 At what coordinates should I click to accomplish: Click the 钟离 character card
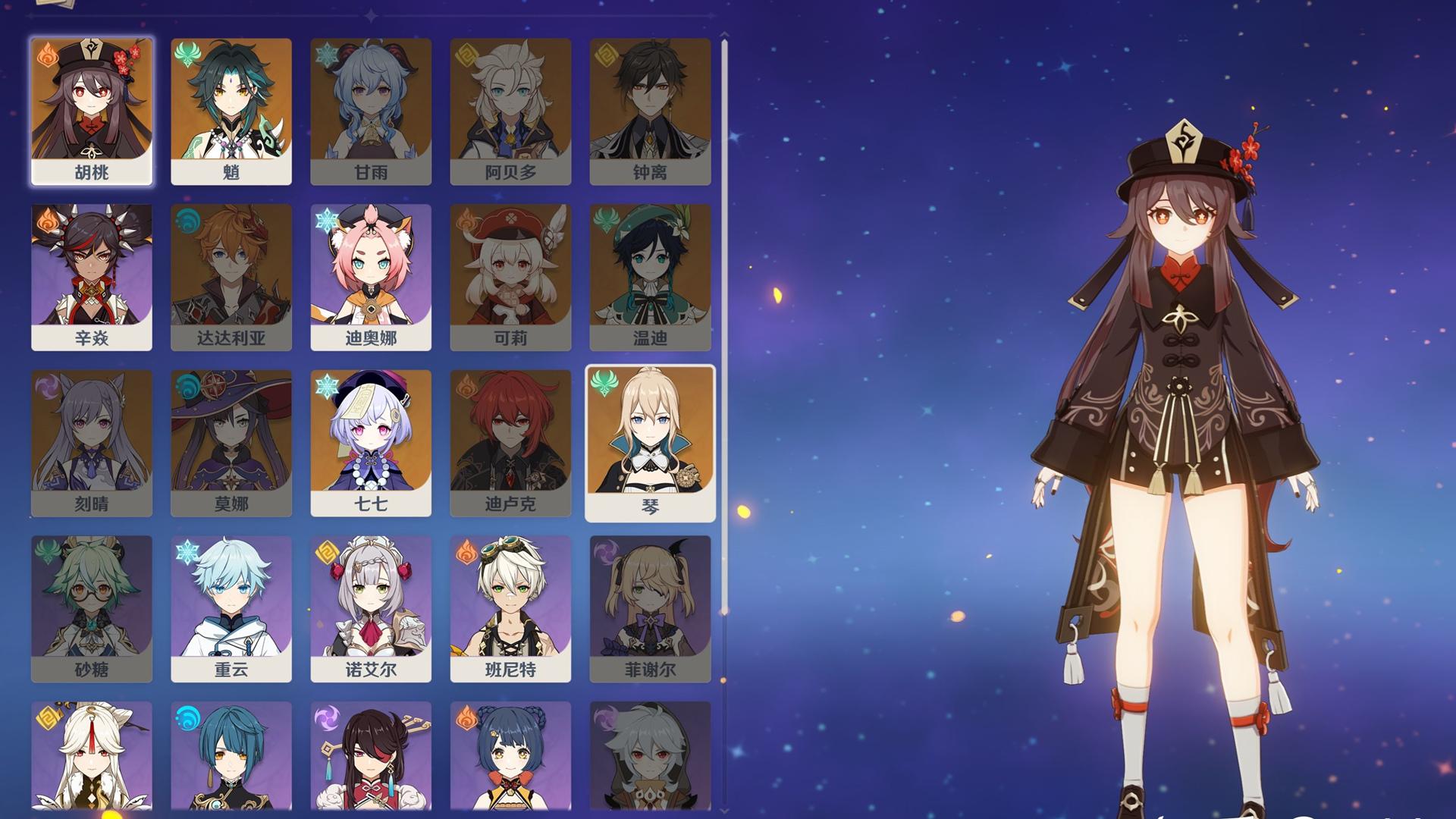(x=650, y=111)
